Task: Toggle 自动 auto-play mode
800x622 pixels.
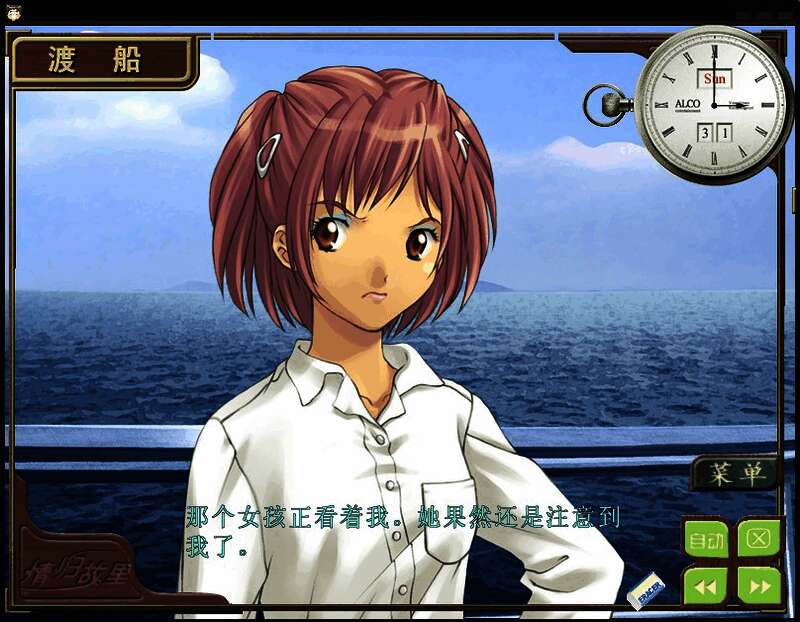Action: pos(706,540)
